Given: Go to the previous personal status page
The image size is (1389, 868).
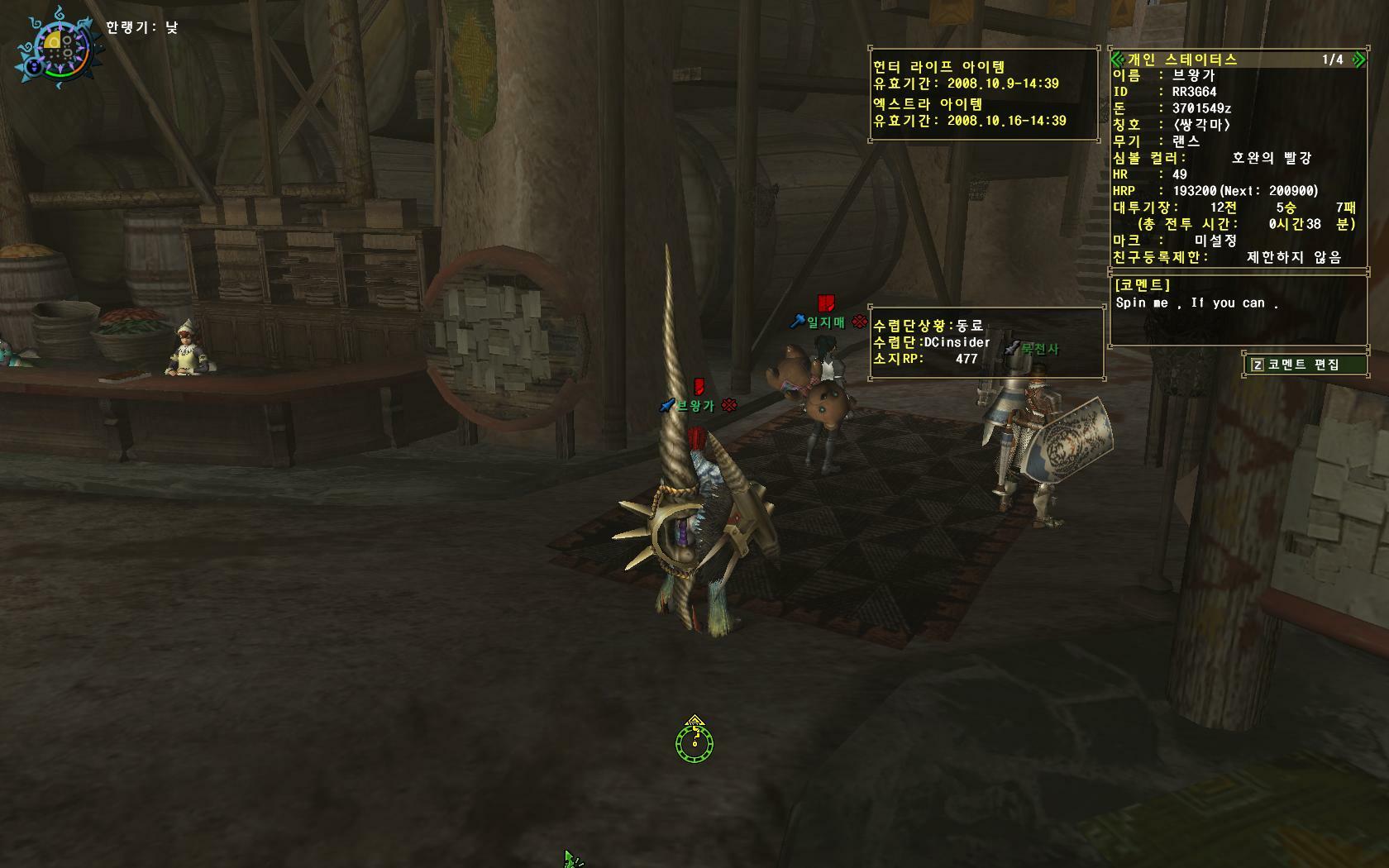Looking at the screenshot, I should coord(1117,60).
